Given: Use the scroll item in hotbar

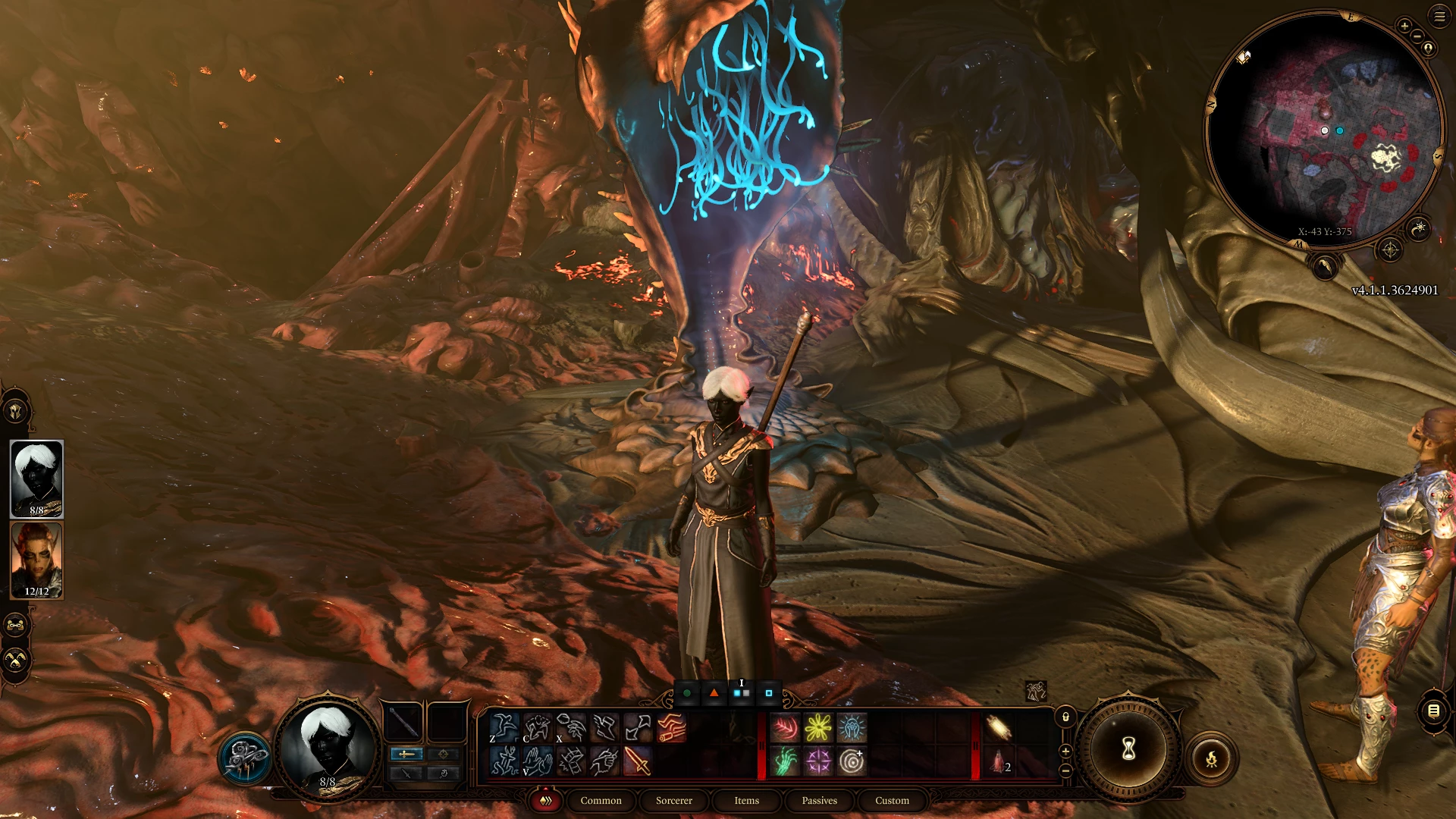Looking at the screenshot, I should pyautogui.click(x=999, y=728).
